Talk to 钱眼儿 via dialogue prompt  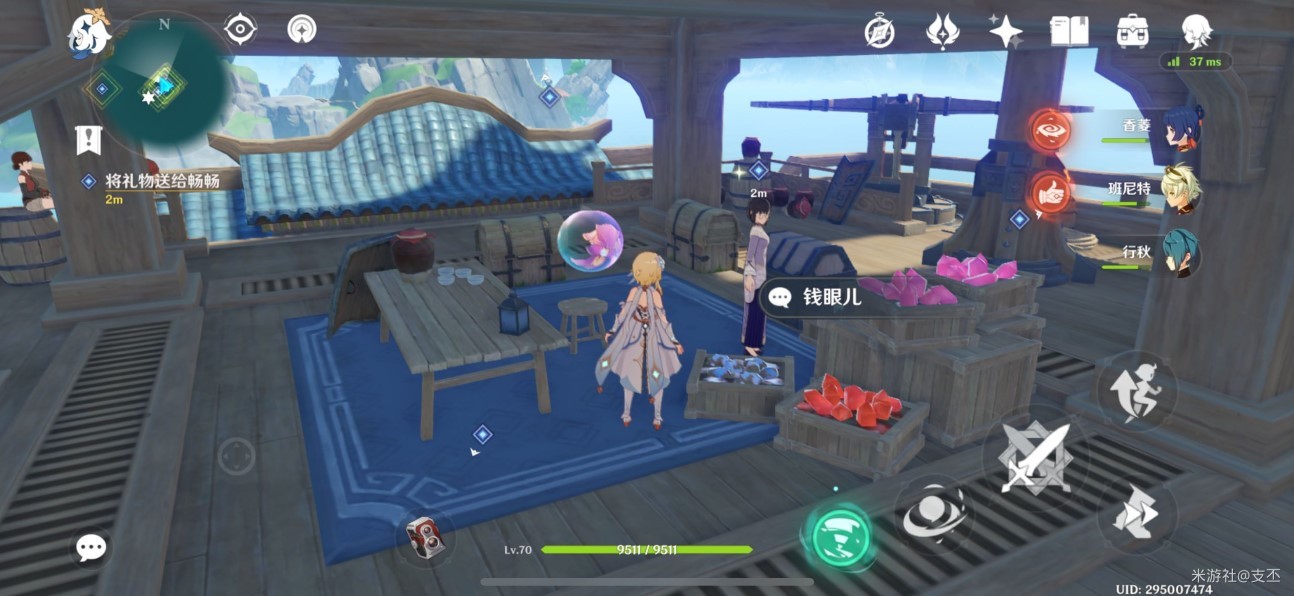[820, 297]
